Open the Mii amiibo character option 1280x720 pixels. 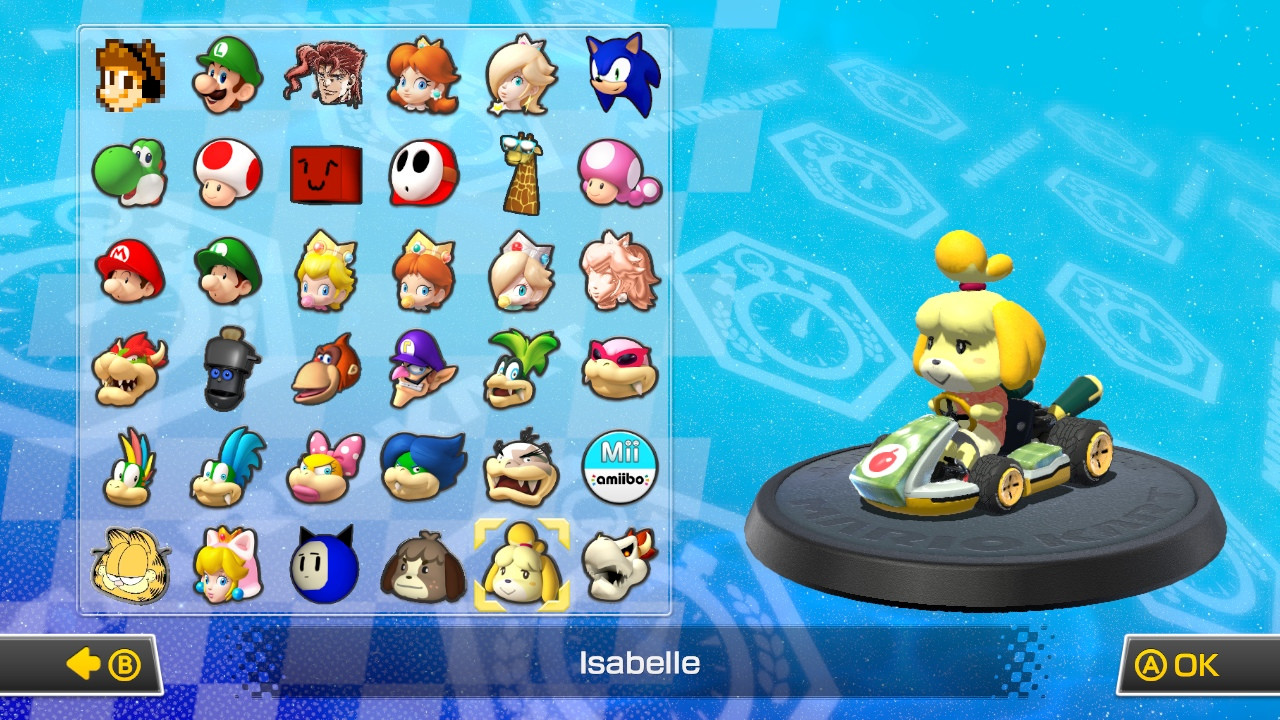621,467
